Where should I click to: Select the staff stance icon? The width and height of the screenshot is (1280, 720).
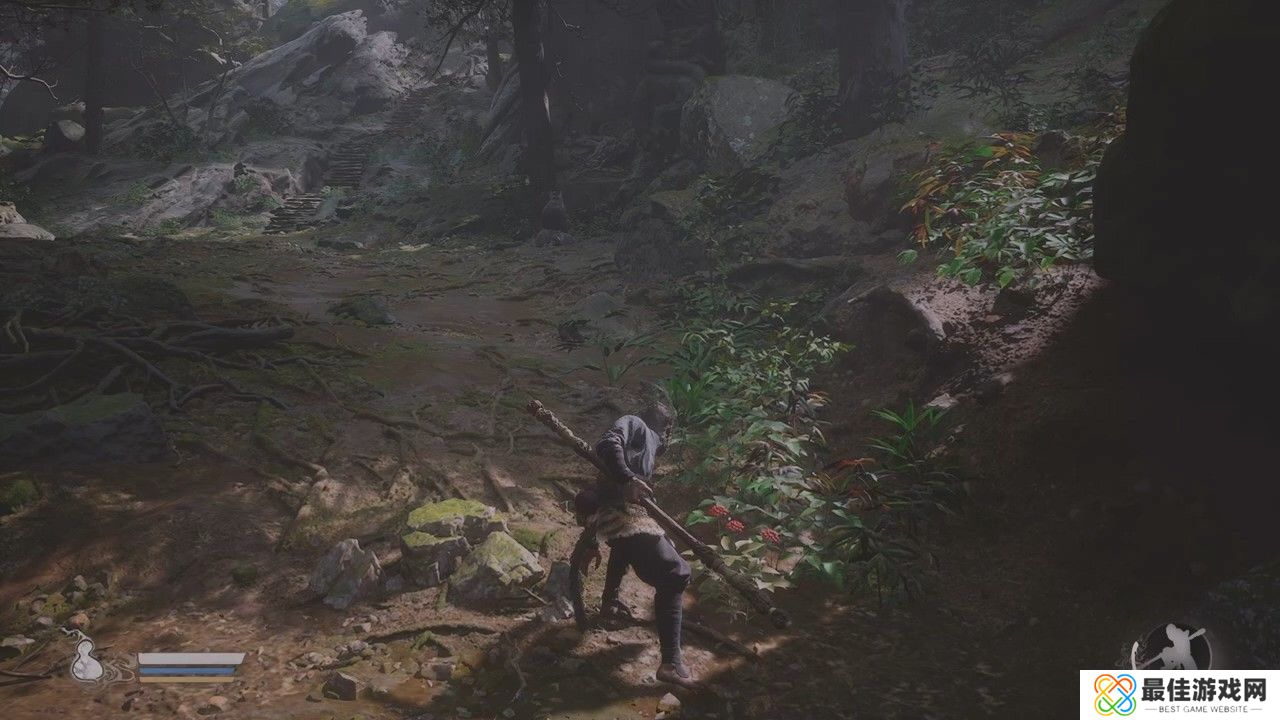[1171, 647]
